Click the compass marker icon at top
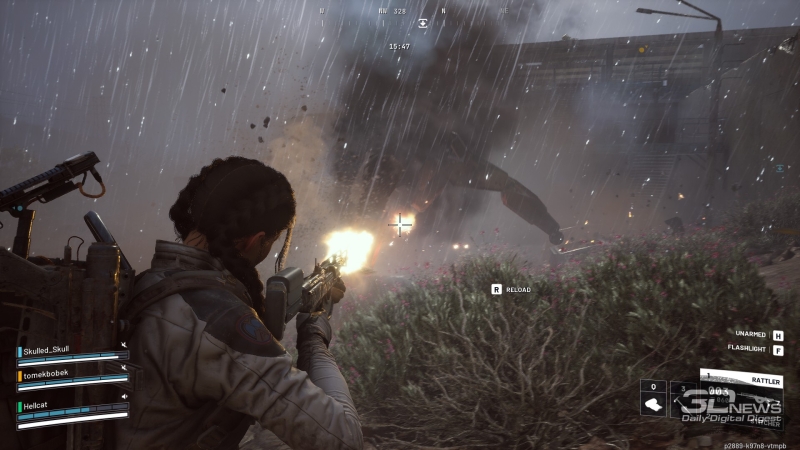 [x=423, y=22]
